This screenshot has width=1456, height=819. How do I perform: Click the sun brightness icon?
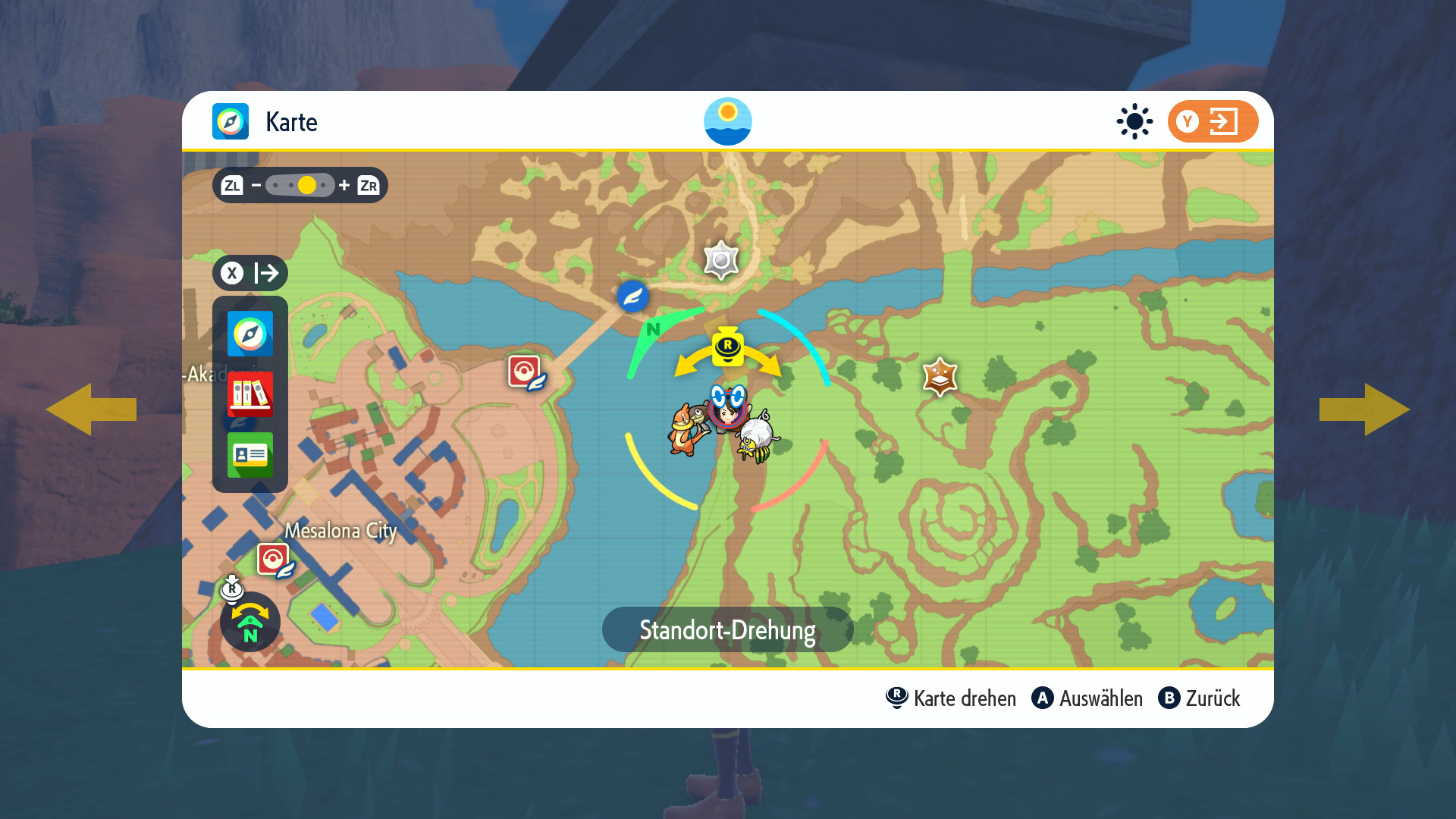(1134, 121)
